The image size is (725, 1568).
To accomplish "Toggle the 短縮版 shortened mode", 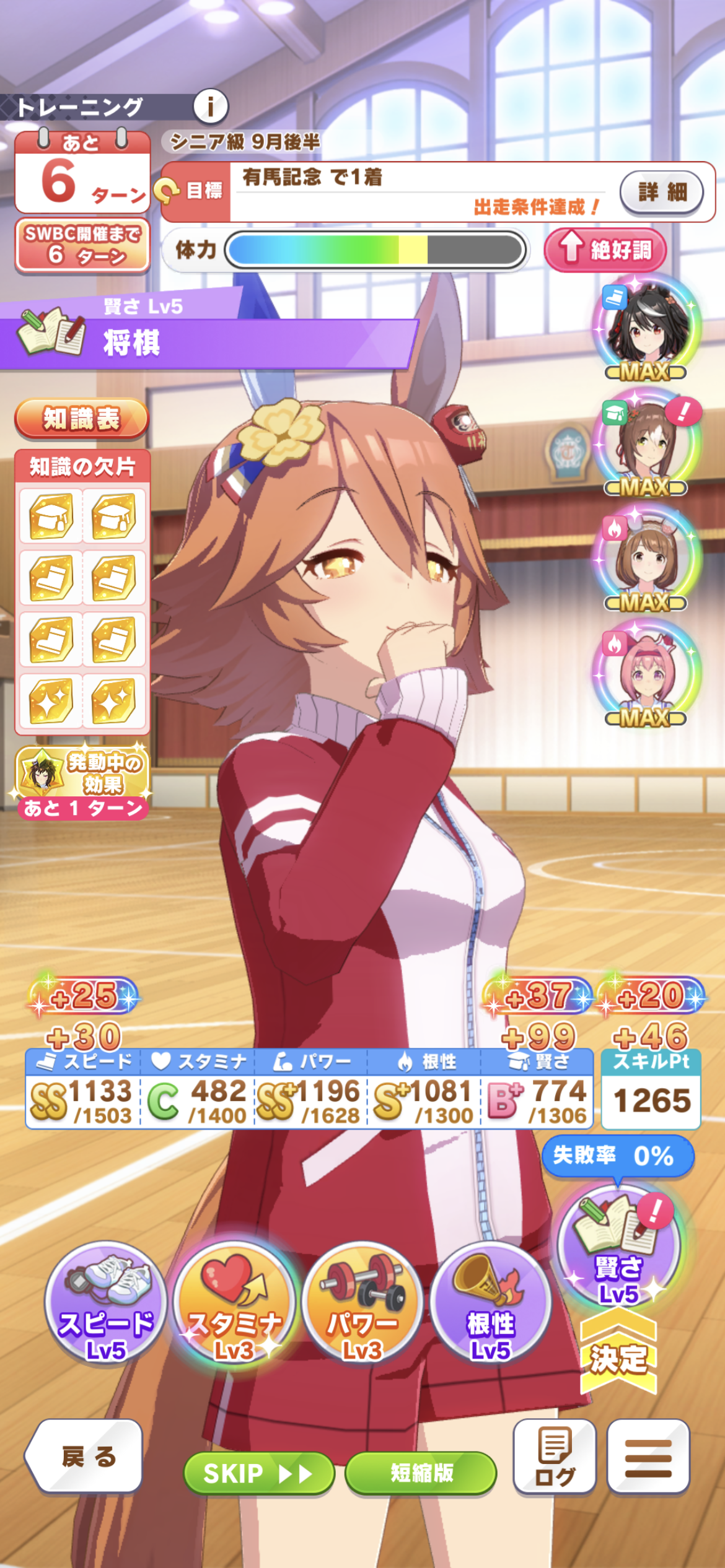I will click(x=421, y=1473).
